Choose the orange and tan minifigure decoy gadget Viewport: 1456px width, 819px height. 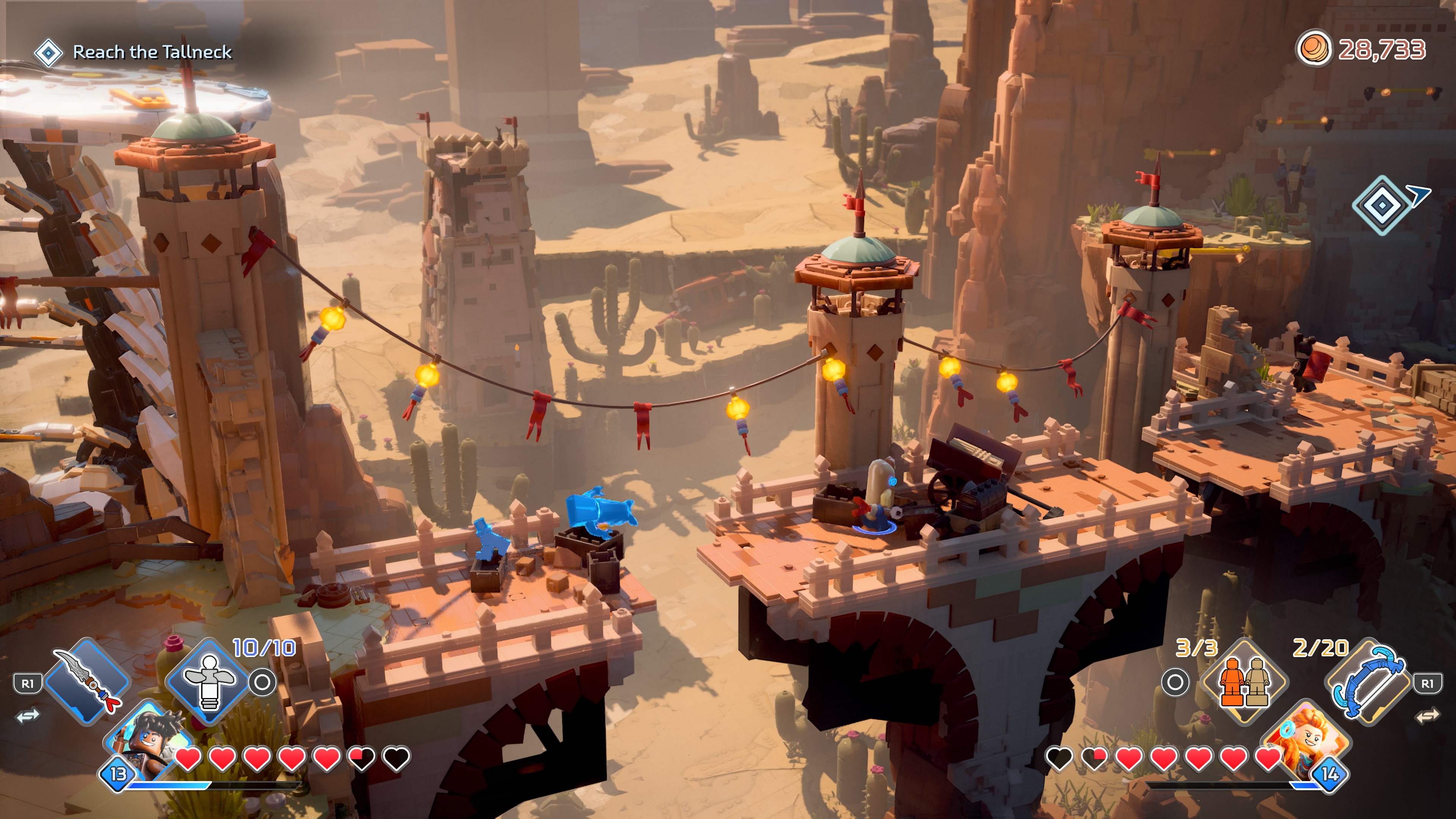(1244, 681)
